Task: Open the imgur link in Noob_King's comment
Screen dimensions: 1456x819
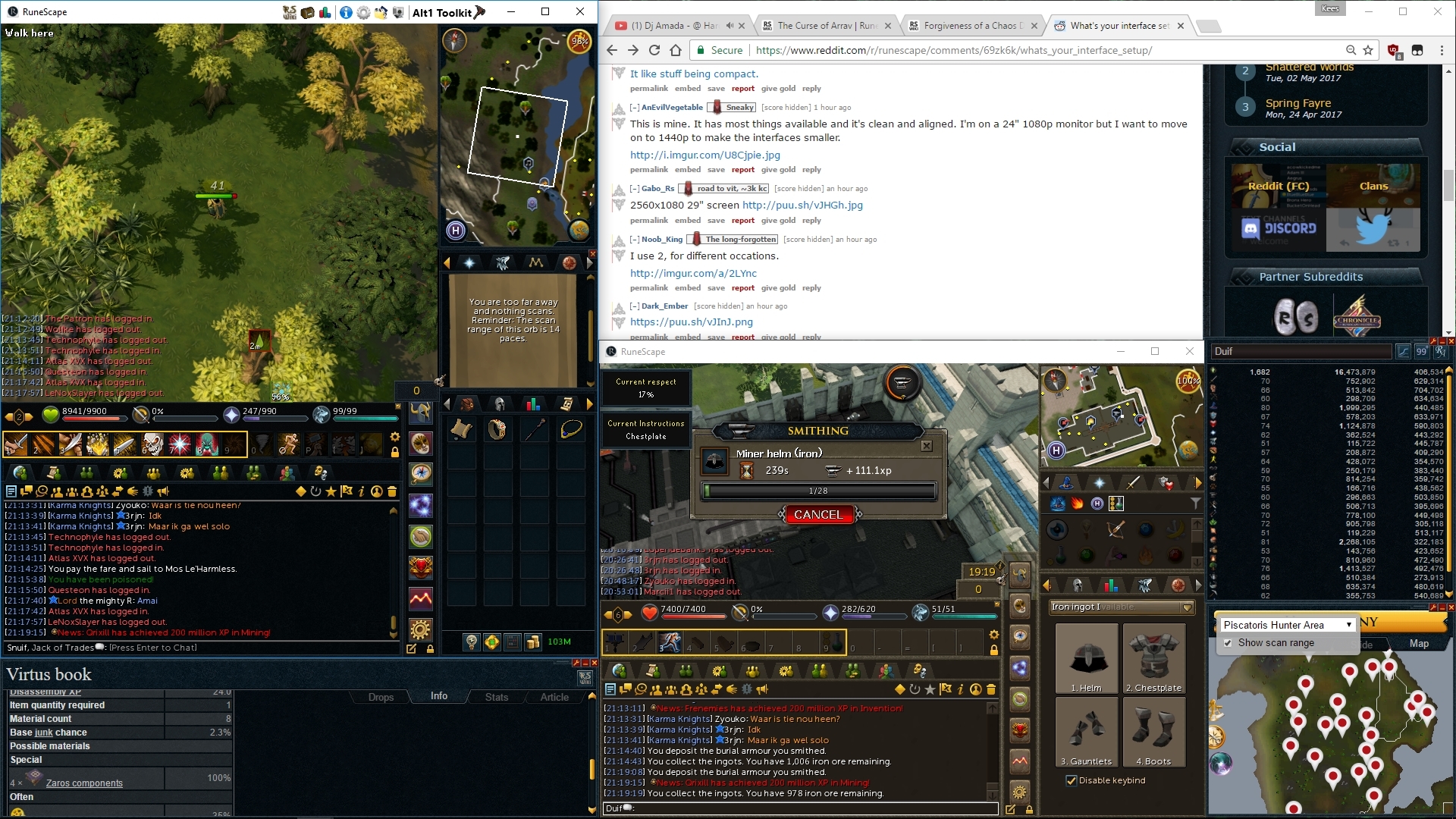Action: click(x=692, y=273)
